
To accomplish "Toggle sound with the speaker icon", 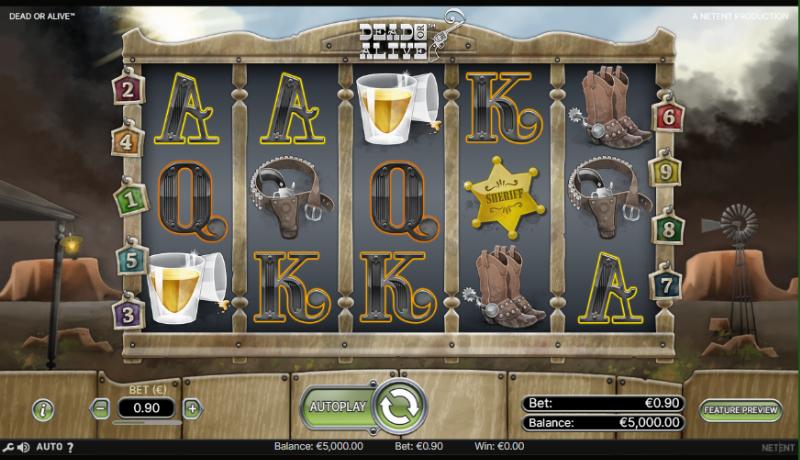I will 23,447.
